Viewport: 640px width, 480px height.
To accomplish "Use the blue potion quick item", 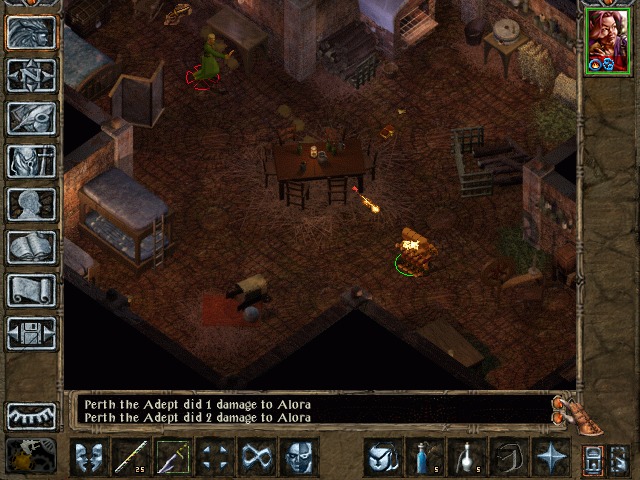I will [425, 457].
